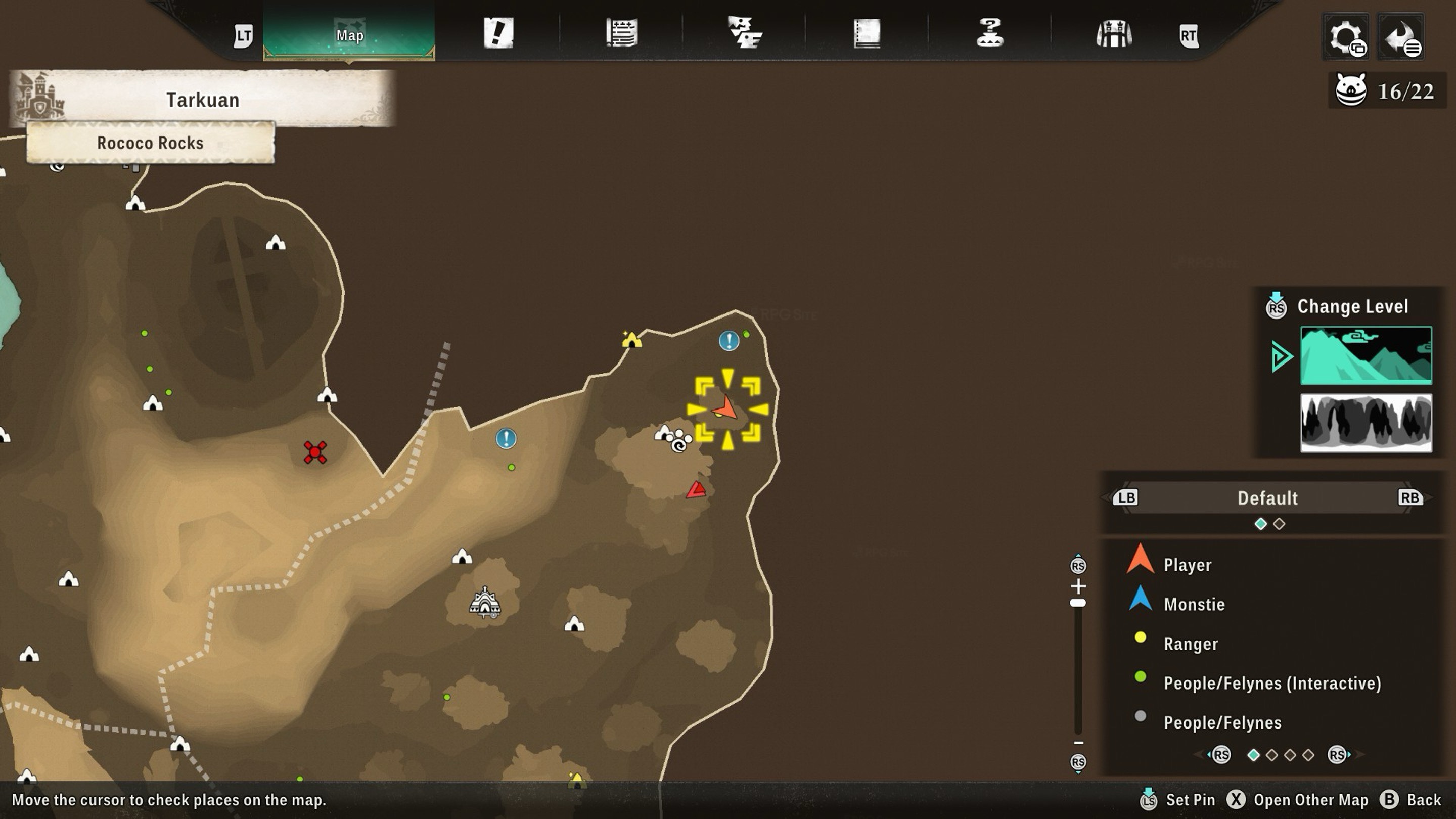This screenshot has width=1456, height=819.
Task: Select the orange player arrow marker
Action: 726,407
